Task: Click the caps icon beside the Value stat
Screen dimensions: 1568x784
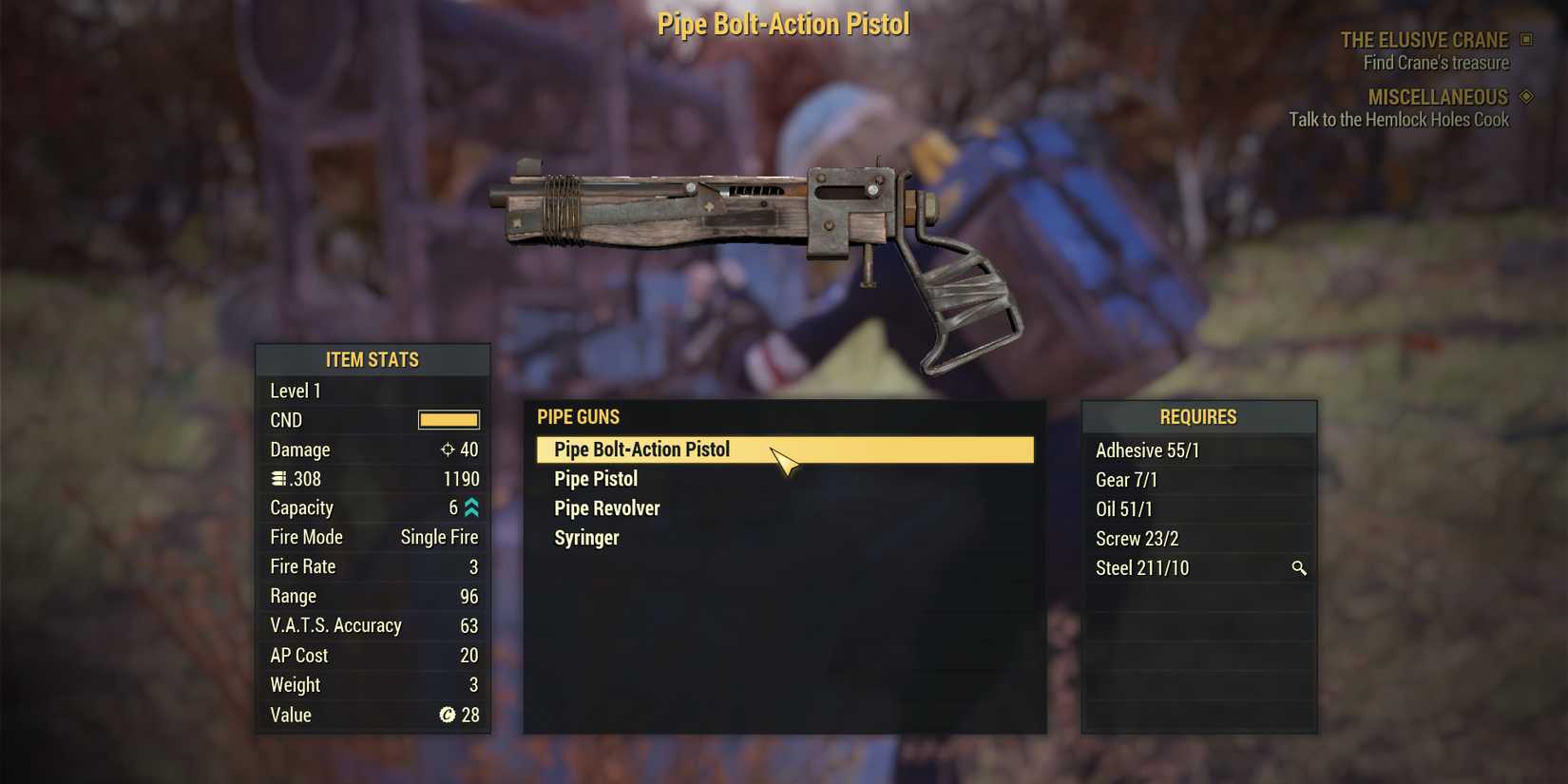Action: click(447, 715)
